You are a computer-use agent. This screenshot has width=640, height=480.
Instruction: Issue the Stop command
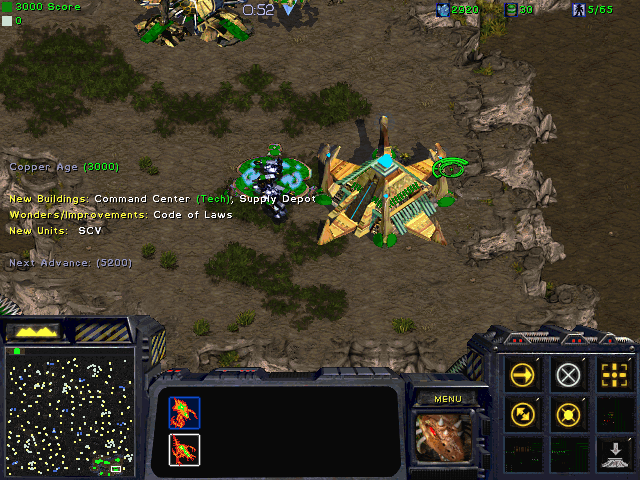(569, 374)
